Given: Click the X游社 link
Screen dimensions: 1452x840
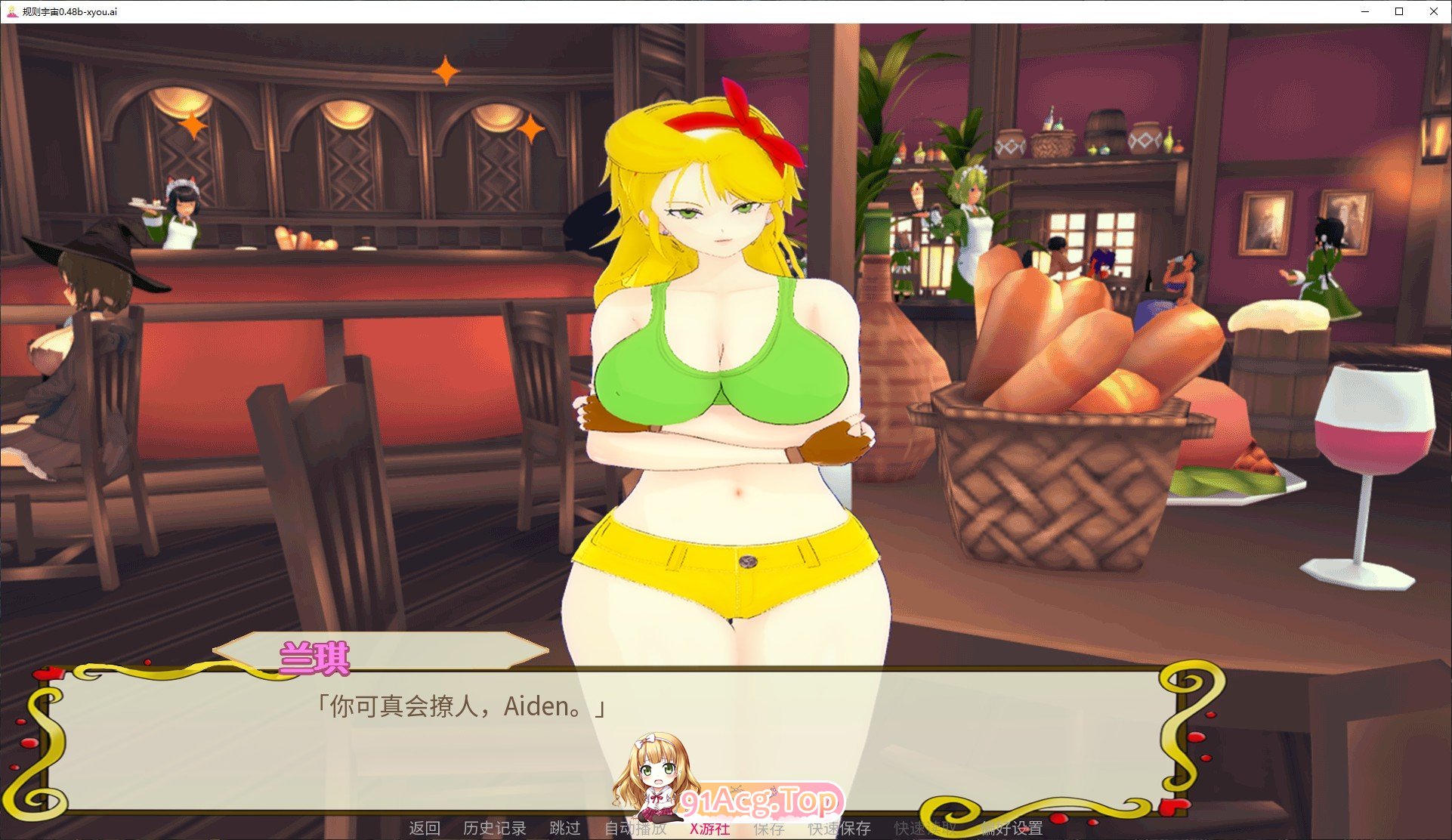Looking at the screenshot, I should (x=709, y=829).
